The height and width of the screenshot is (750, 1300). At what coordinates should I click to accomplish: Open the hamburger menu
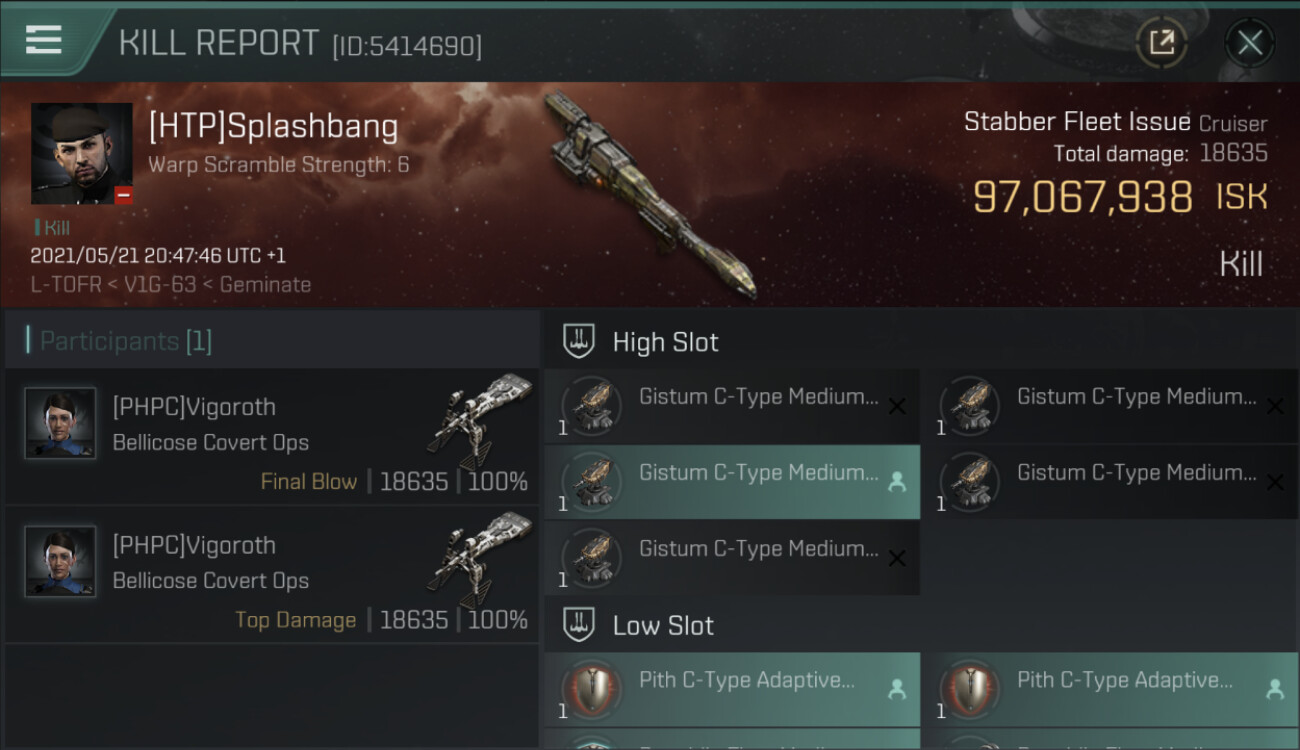44,40
